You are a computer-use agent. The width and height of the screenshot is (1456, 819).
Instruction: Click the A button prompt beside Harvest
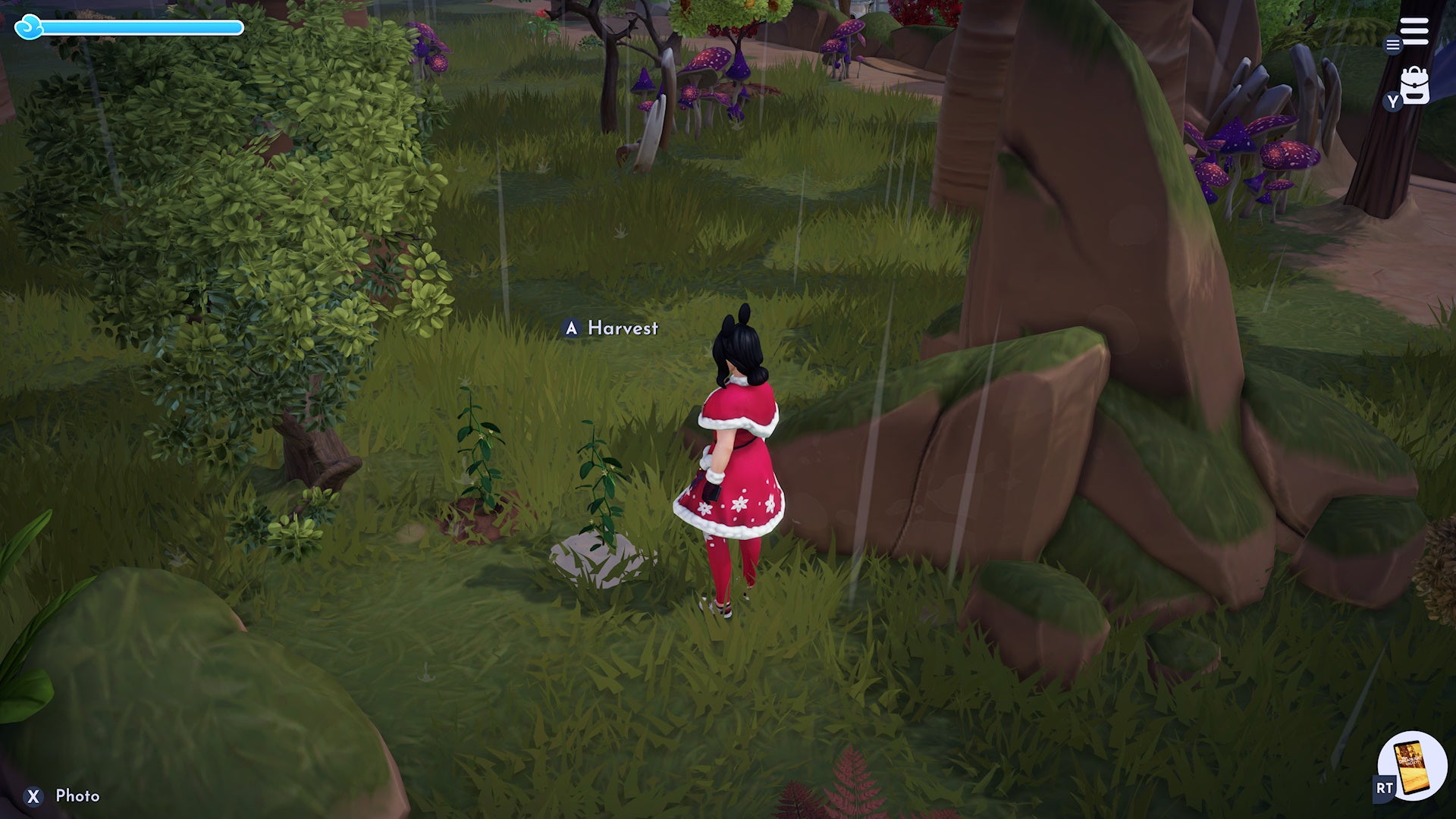point(570,329)
